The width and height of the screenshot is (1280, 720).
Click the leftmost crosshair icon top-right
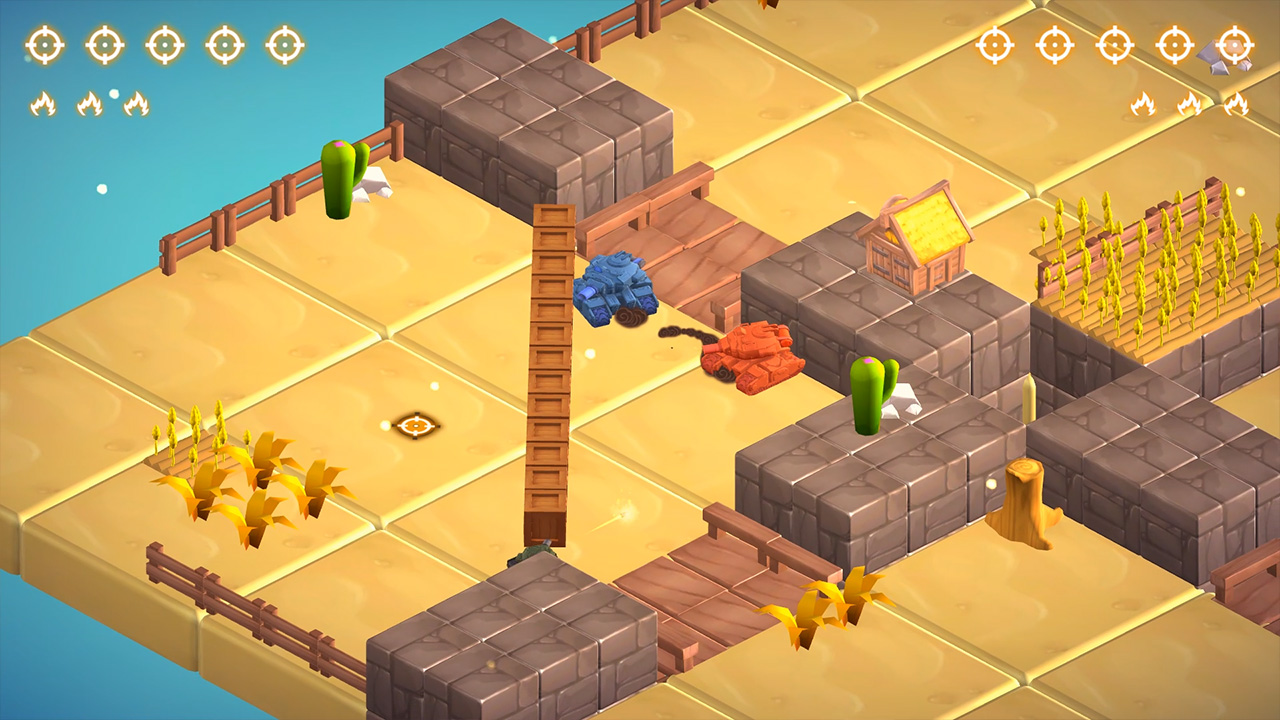point(993,44)
